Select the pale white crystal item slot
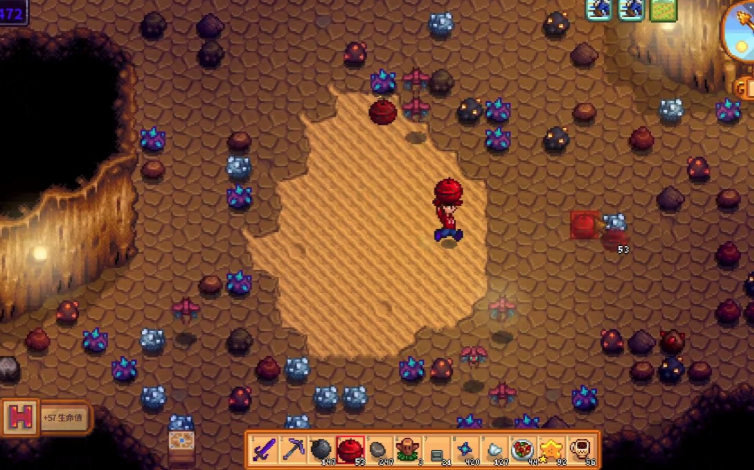 495,449
